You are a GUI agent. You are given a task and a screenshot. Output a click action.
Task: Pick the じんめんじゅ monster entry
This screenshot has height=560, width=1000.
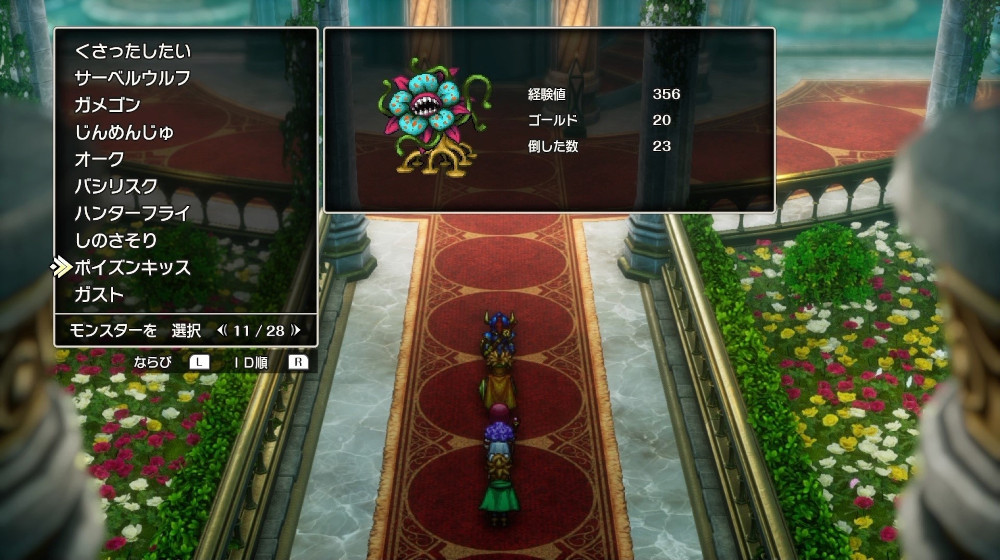point(124,132)
